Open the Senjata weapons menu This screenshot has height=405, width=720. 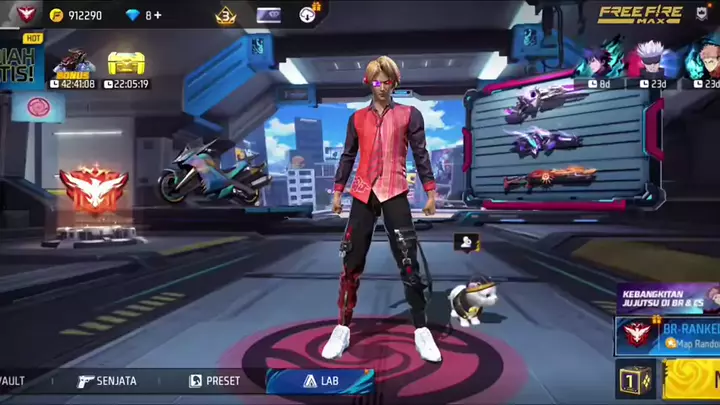pos(107,381)
